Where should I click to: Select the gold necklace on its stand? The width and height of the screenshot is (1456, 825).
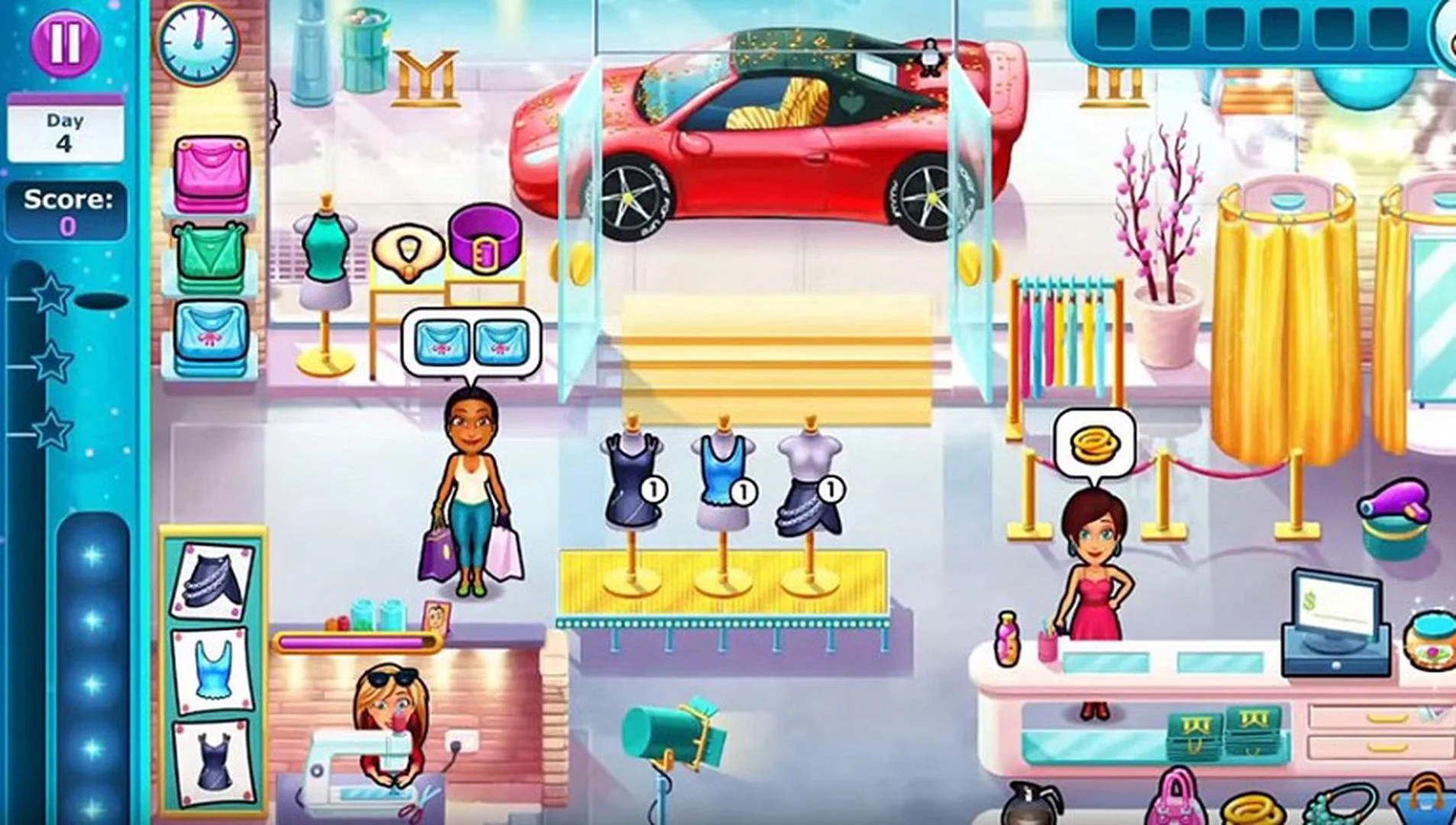(x=406, y=252)
